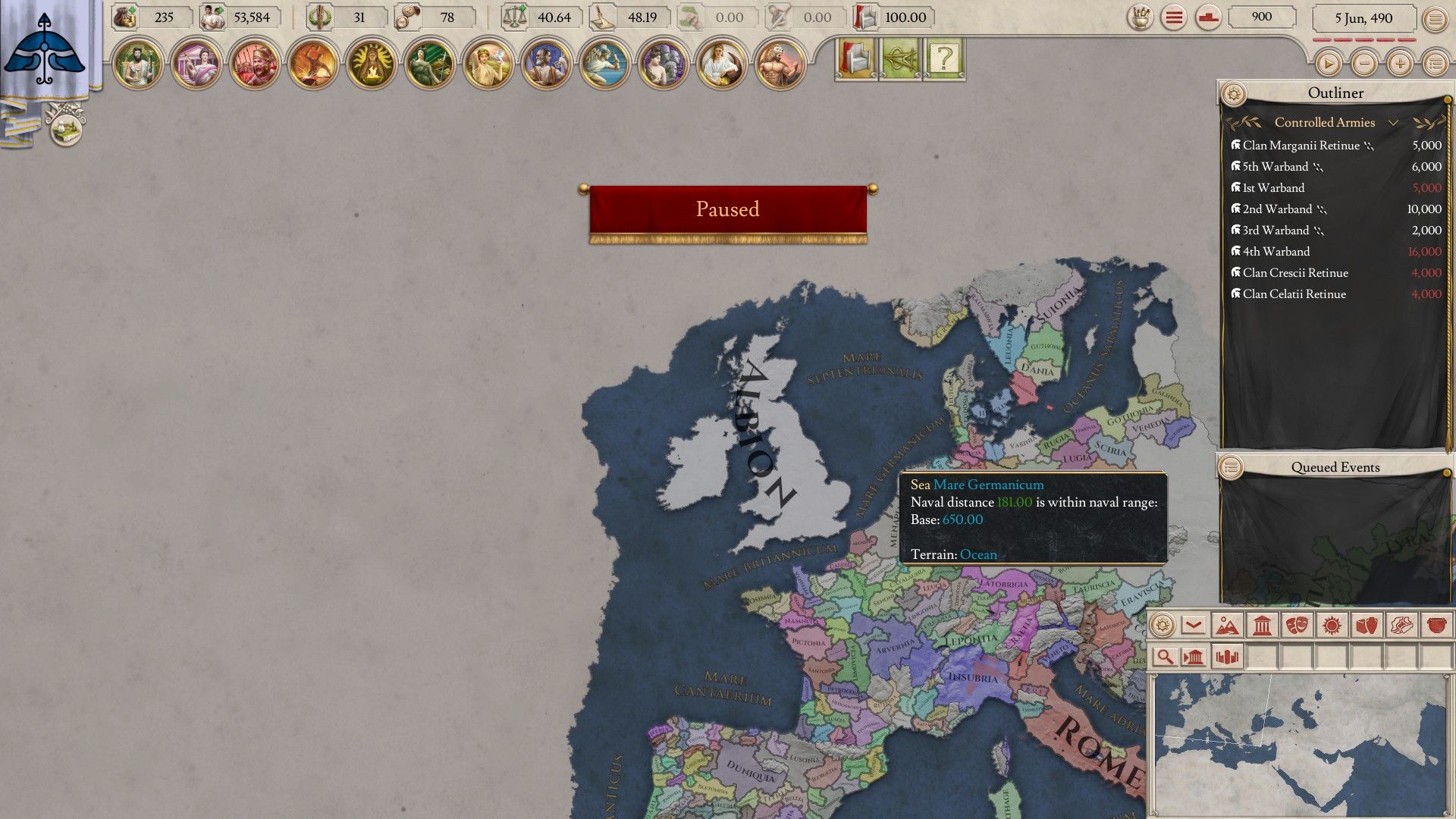Increase game speed with the plus button
The height and width of the screenshot is (819, 1456).
pyautogui.click(x=1400, y=64)
